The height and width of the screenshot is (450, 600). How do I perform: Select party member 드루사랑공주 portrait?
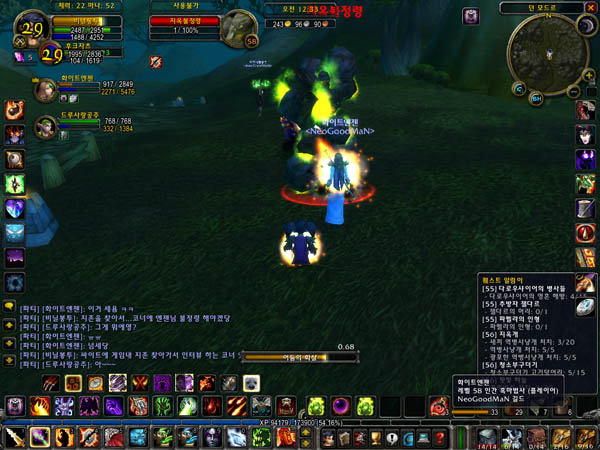(44, 127)
